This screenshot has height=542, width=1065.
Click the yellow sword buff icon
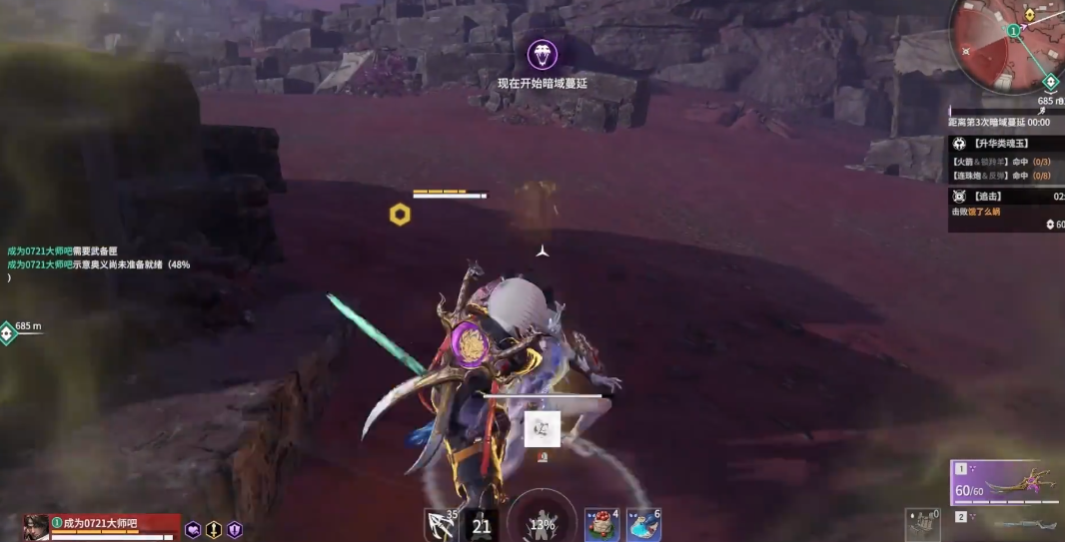(214, 530)
